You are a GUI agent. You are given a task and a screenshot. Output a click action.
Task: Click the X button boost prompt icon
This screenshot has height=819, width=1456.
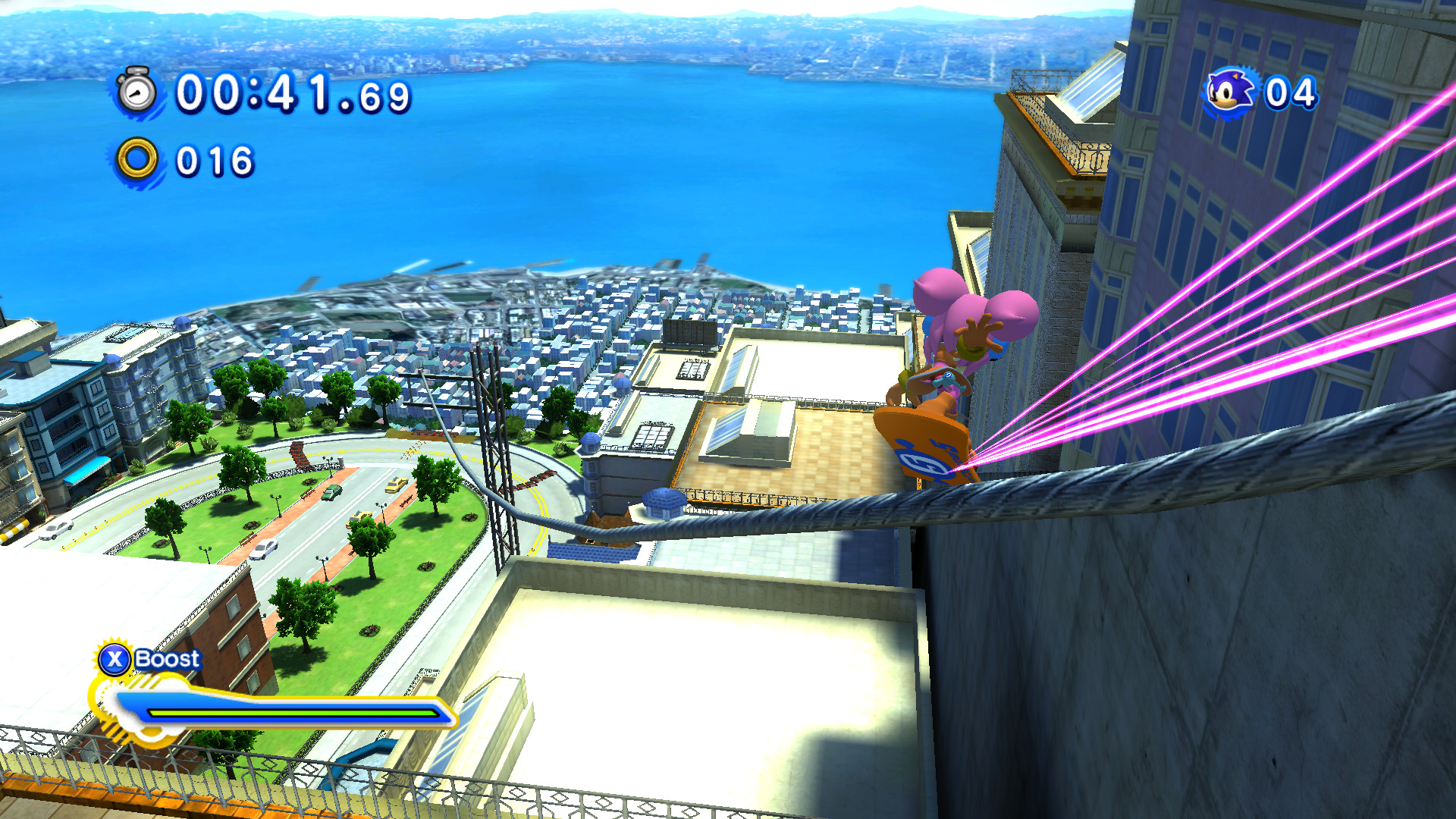[x=114, y=659]
